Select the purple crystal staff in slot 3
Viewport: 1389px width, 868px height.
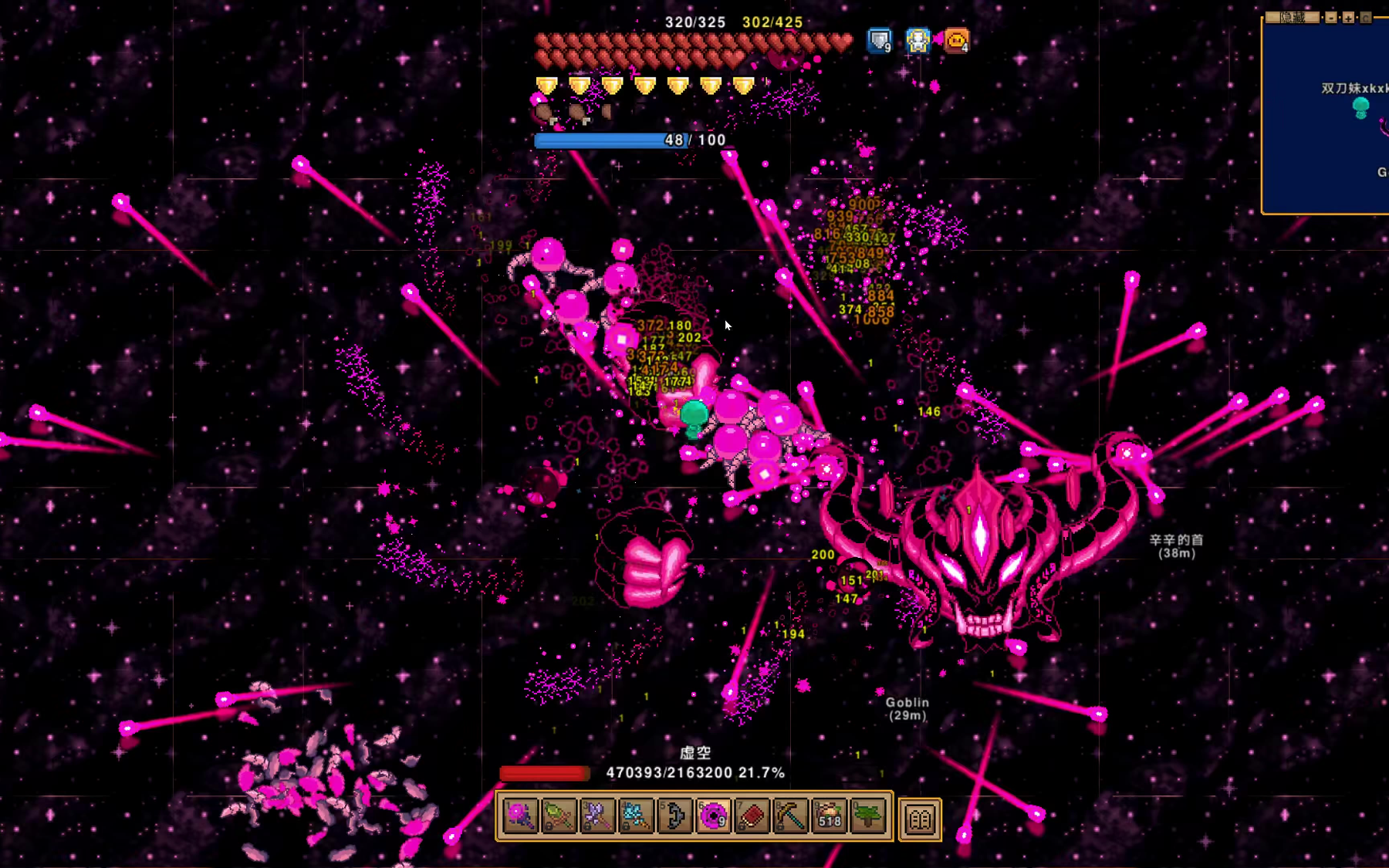click(x=597, y=816)
